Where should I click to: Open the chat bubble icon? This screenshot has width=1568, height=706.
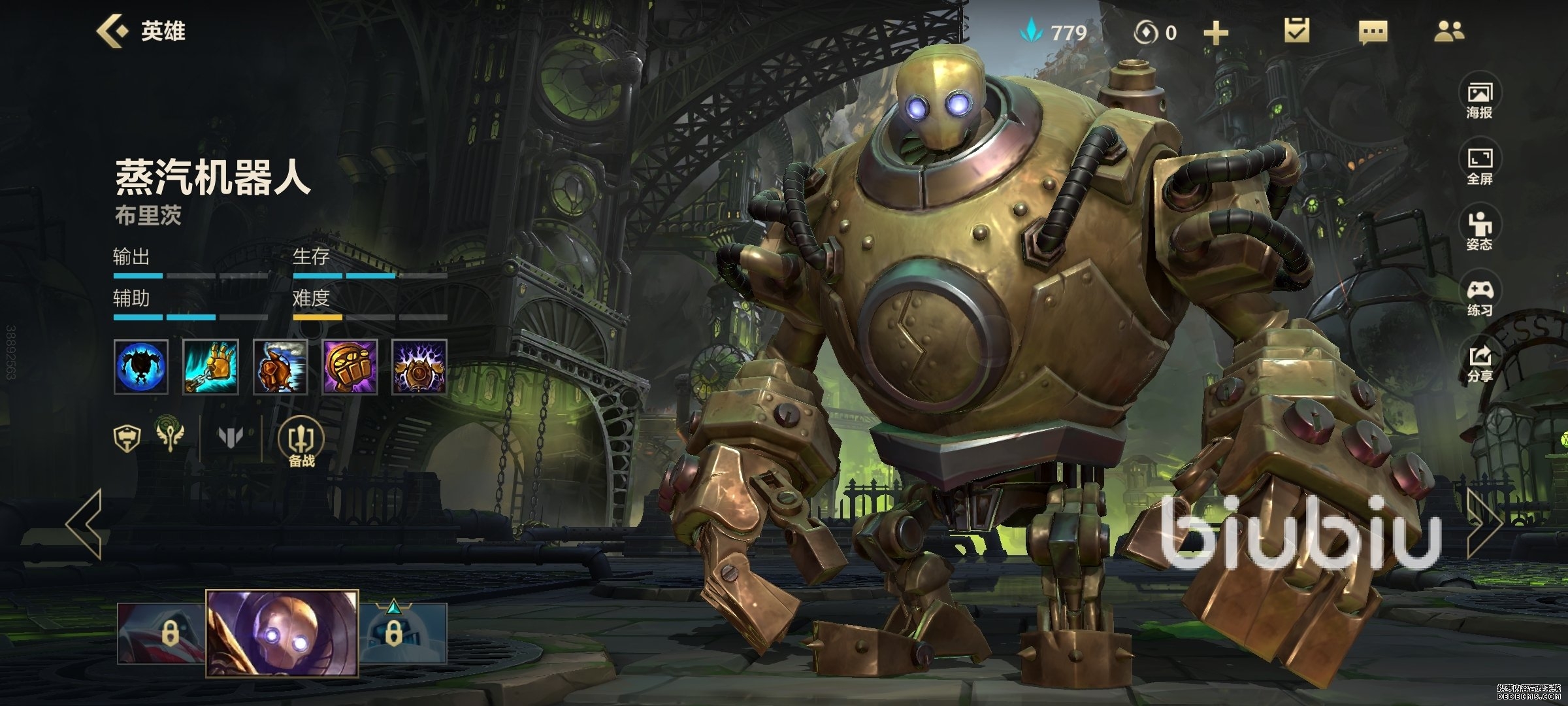coord(1373,31)
